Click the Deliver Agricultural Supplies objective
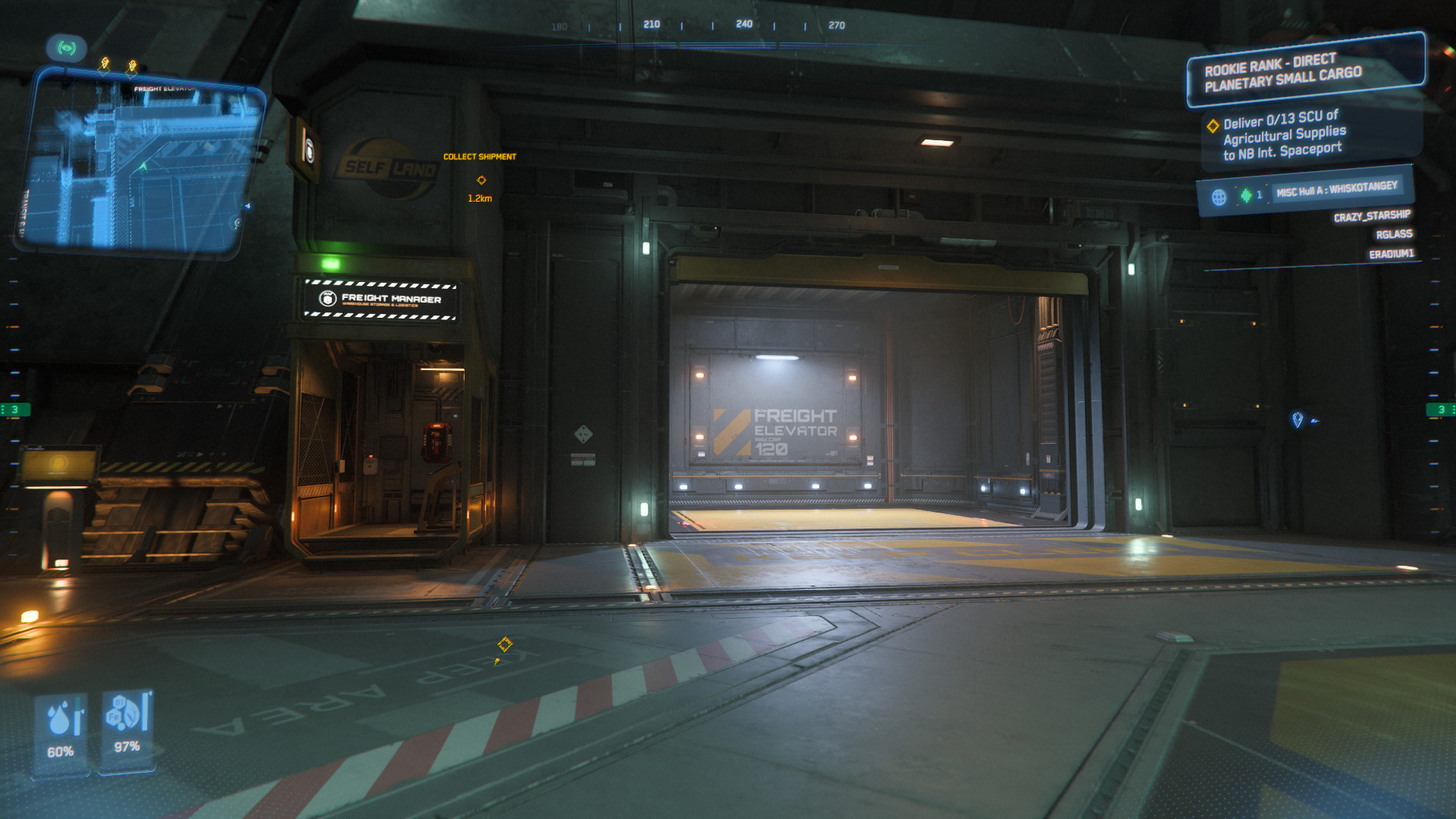The height and width of the screenshot is (819, 1456). pos(1284,135)
